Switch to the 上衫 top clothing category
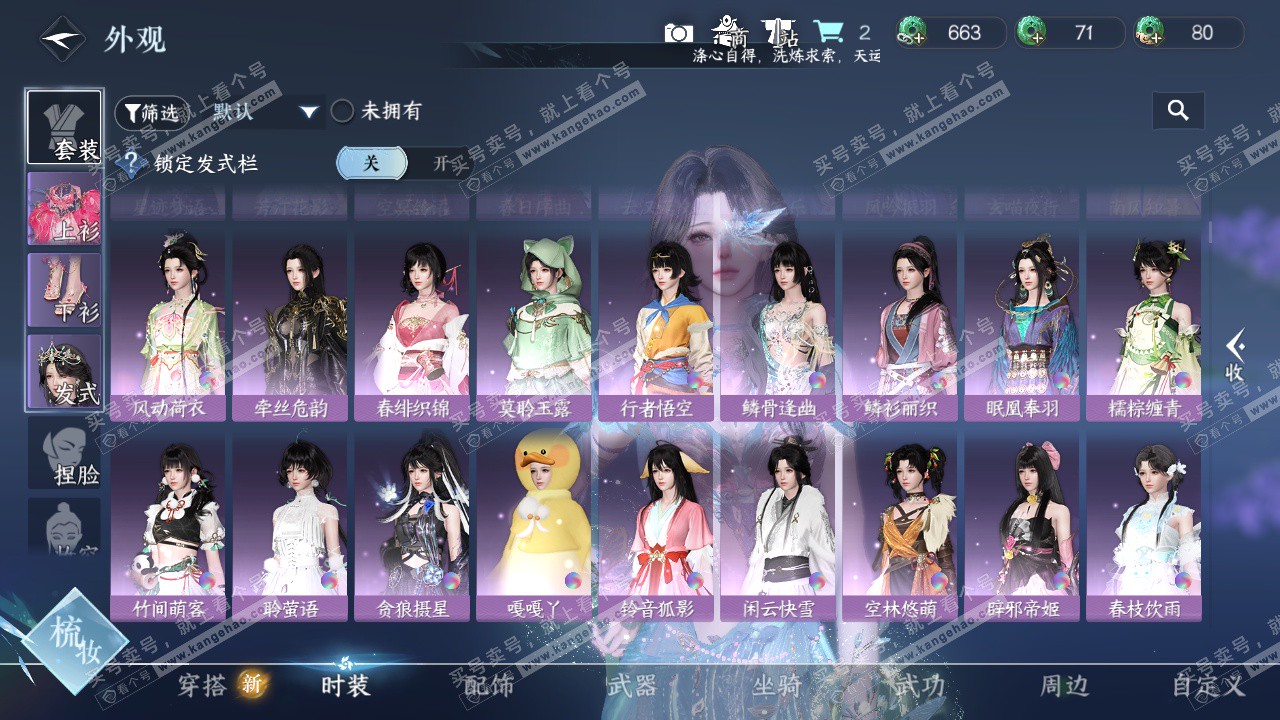 click(64, 209)
